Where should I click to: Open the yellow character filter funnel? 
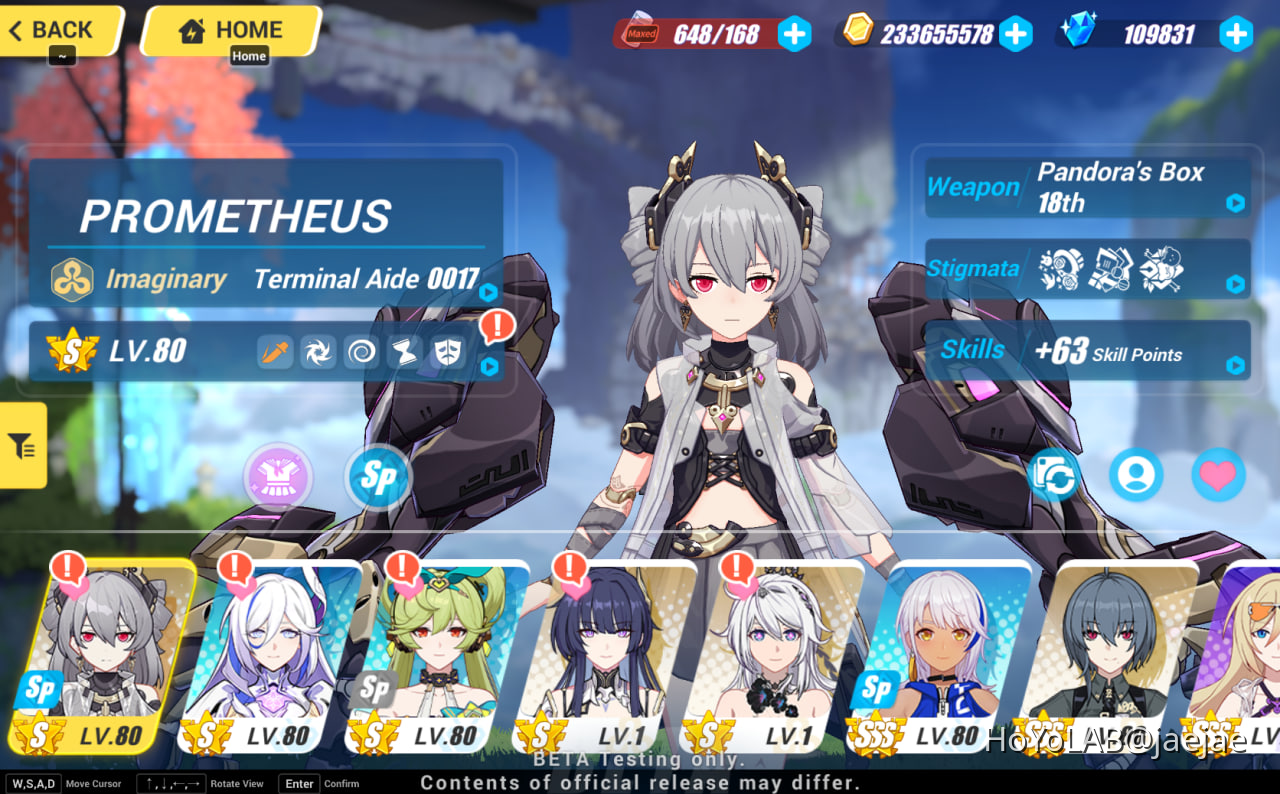(x=21, y=444)
